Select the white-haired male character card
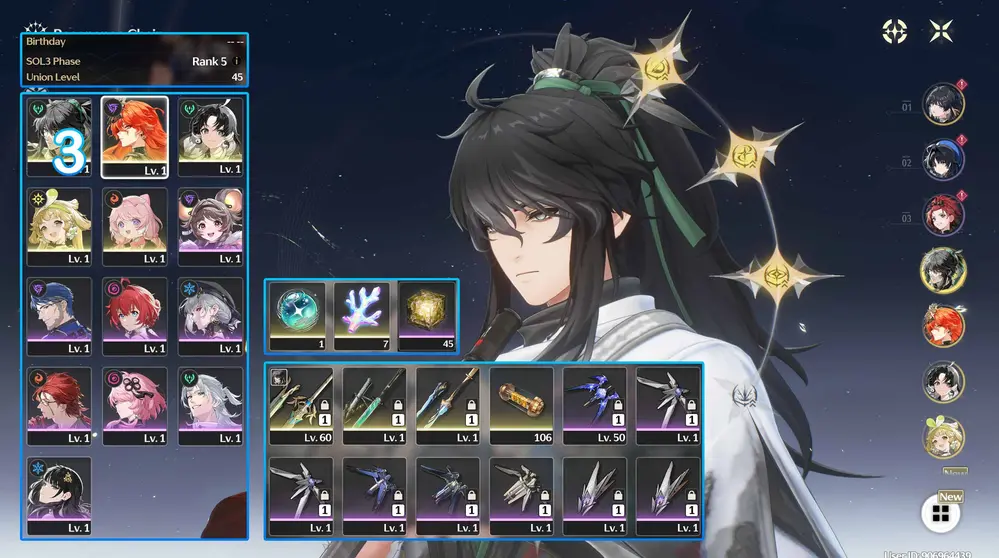 tap(210, 406)
